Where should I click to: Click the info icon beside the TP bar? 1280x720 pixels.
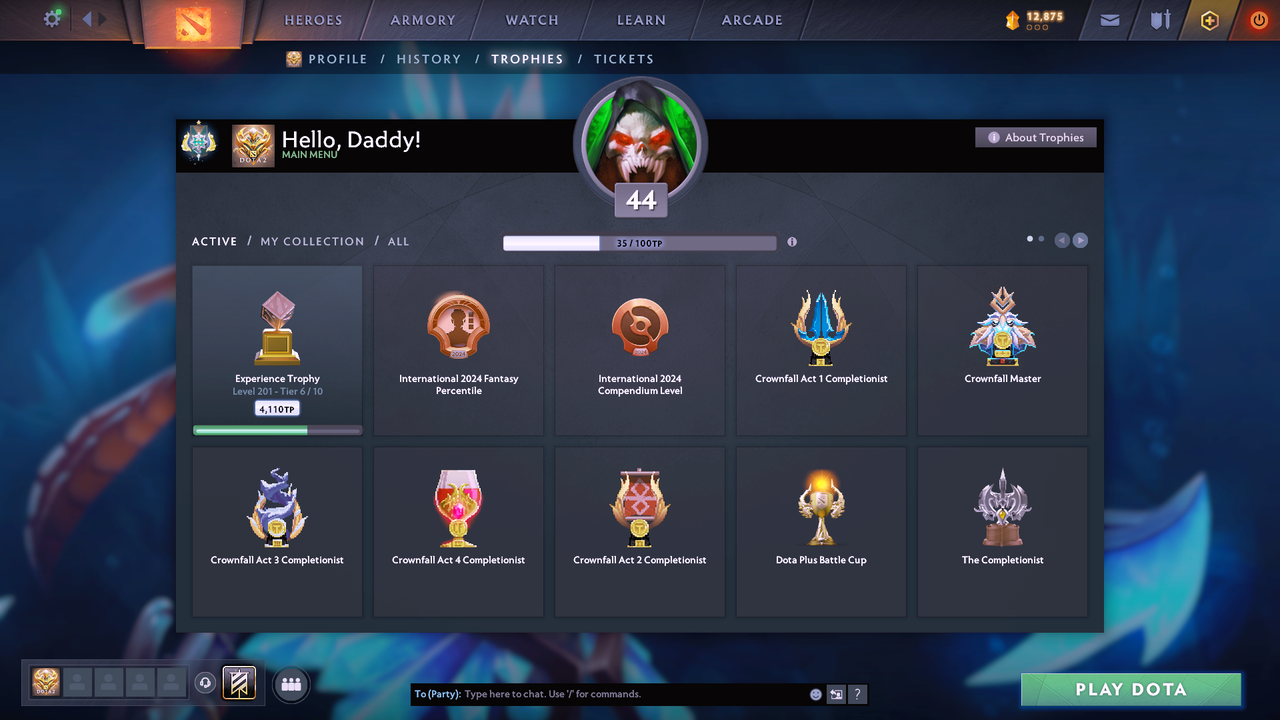(791, 242)
